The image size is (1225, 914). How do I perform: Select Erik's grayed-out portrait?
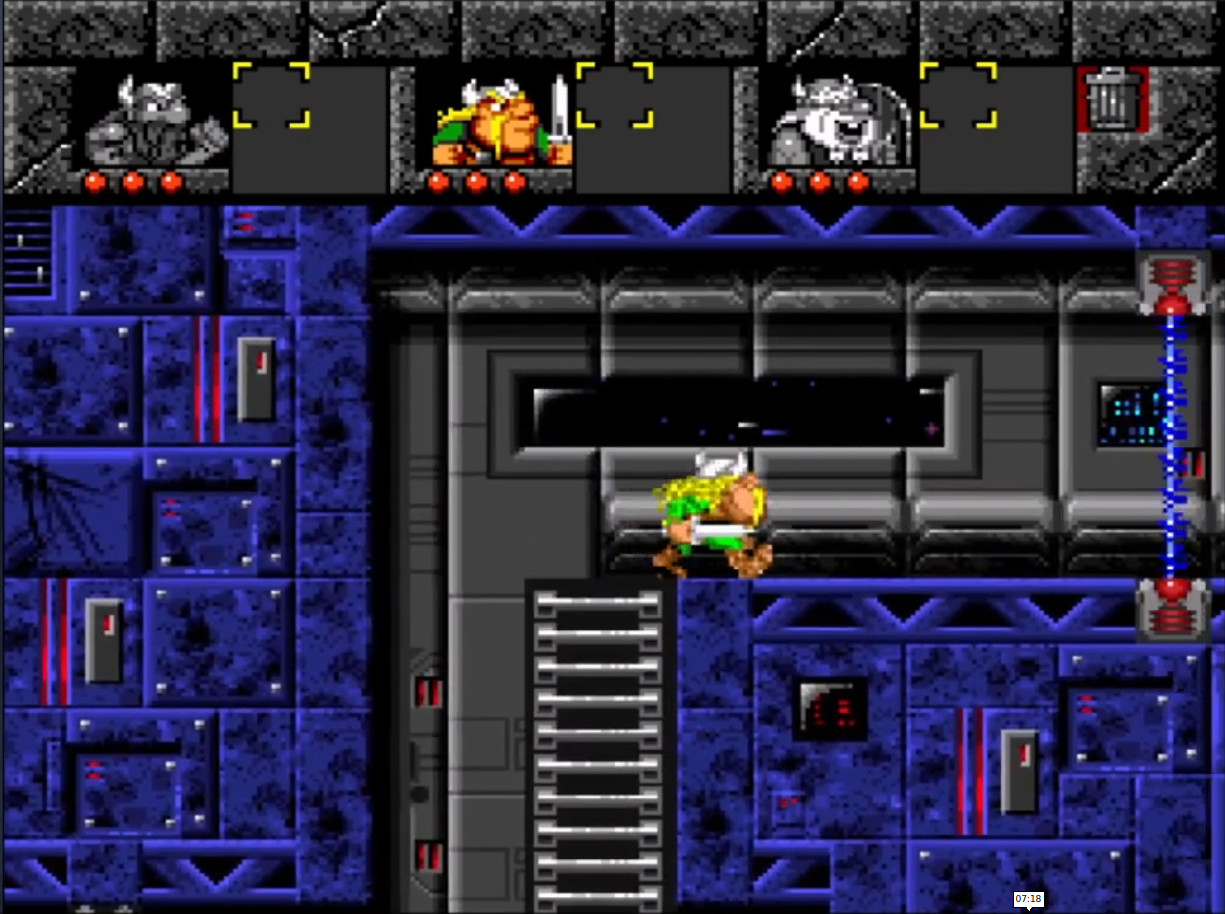pyautogui.click(x=155, y=121)
